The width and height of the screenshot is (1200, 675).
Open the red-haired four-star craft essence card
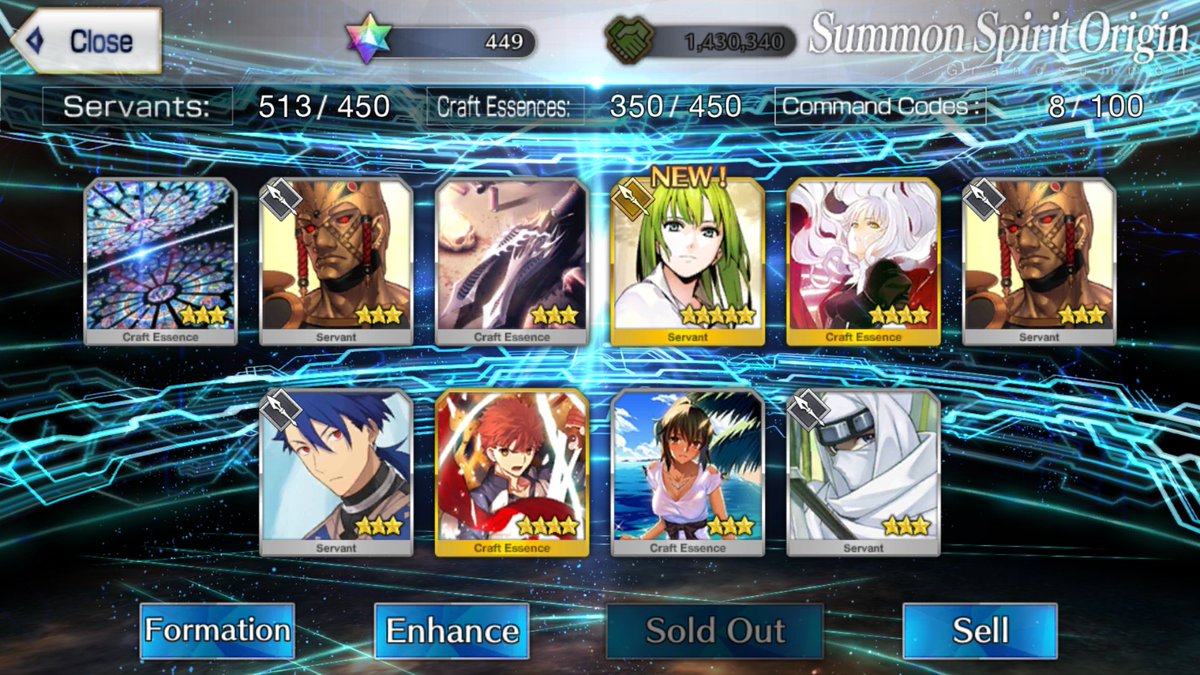click(x=512, y=473)
